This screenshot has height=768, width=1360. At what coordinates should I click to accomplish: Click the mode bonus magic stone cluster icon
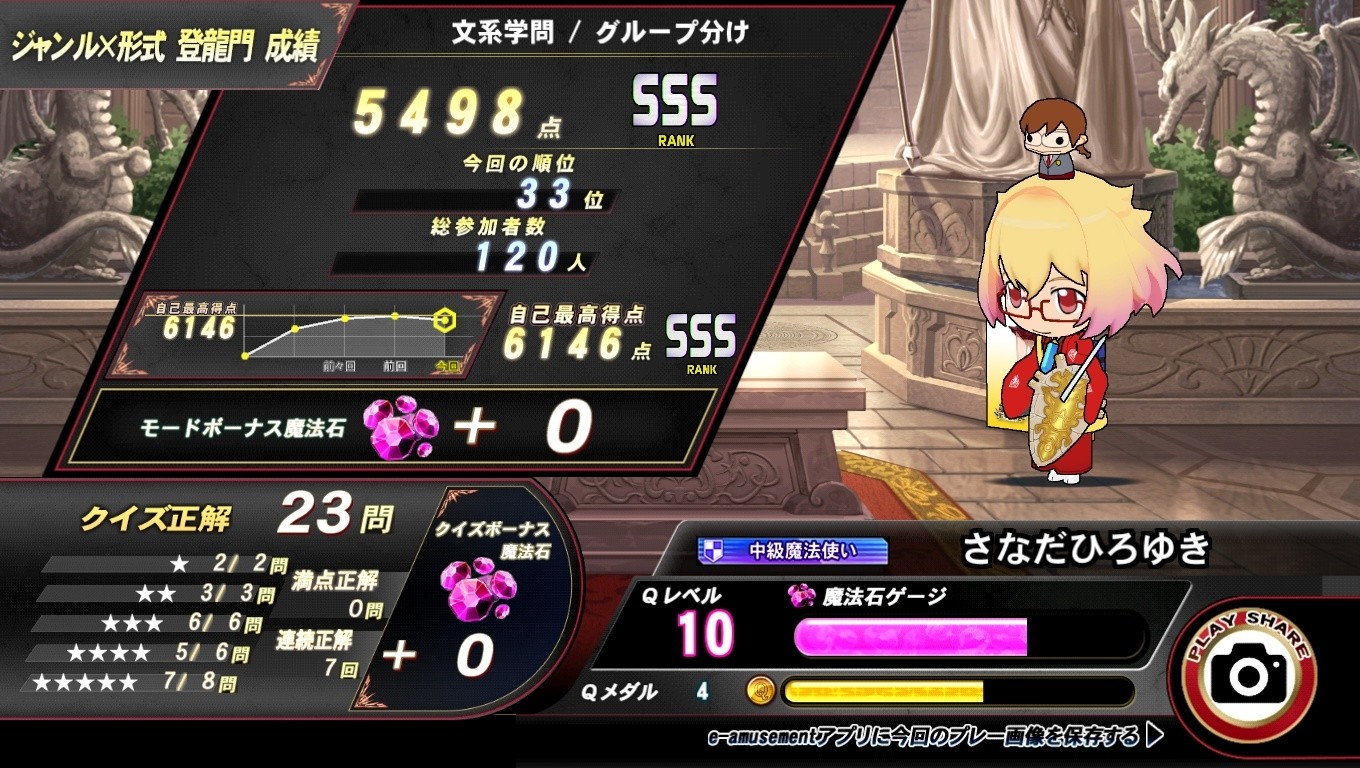[400, 427]
